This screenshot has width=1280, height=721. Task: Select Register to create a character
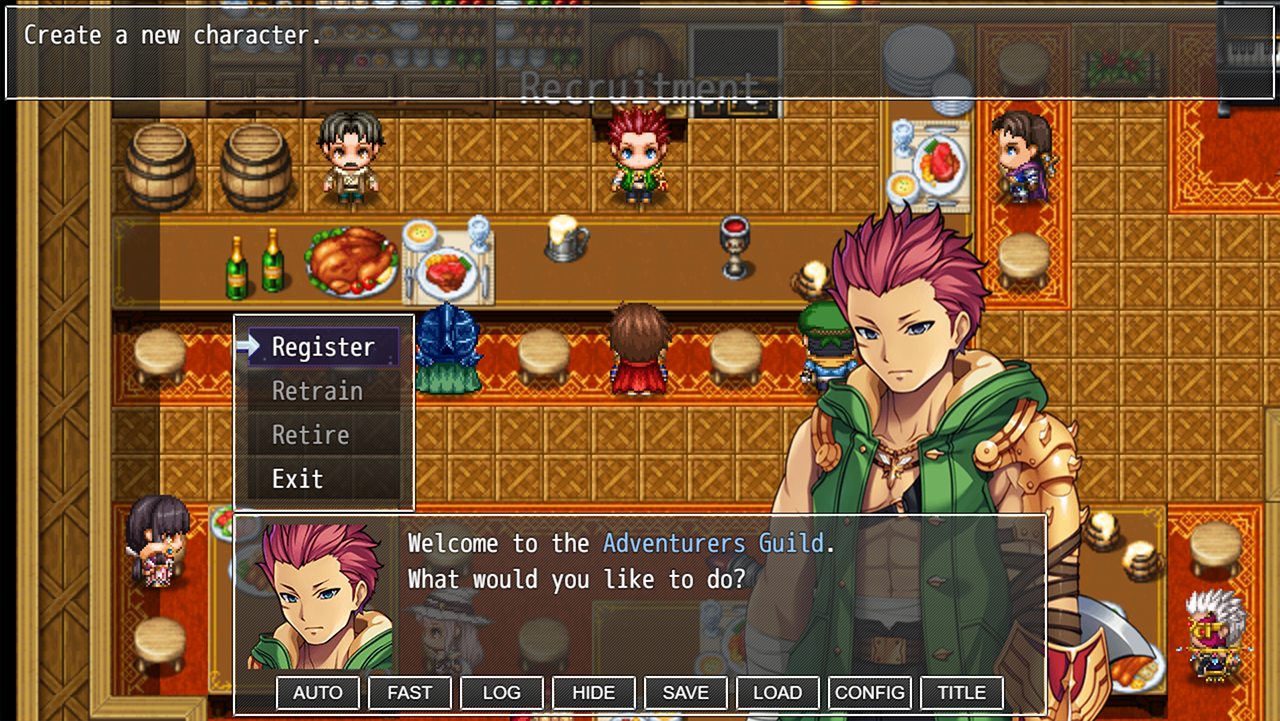(x=323, y=347)
